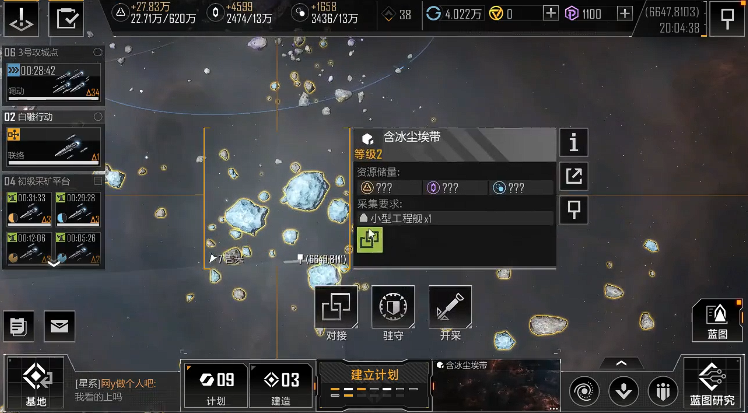Start 开采 mining on the ice belt
Image resolution: width=748 pixels, height=413 pixels.
click(450, 311)
